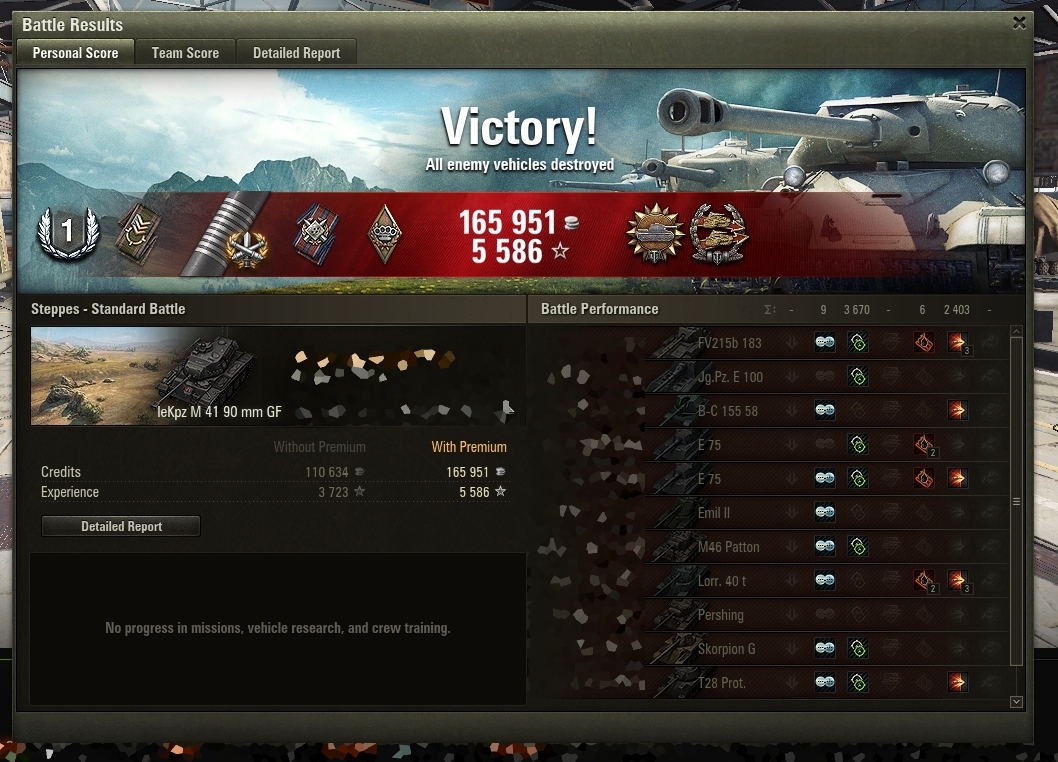Choose the Pershing row
Image resolution: width=1058 pixels, height=762 pixels.
click(720, 615)
